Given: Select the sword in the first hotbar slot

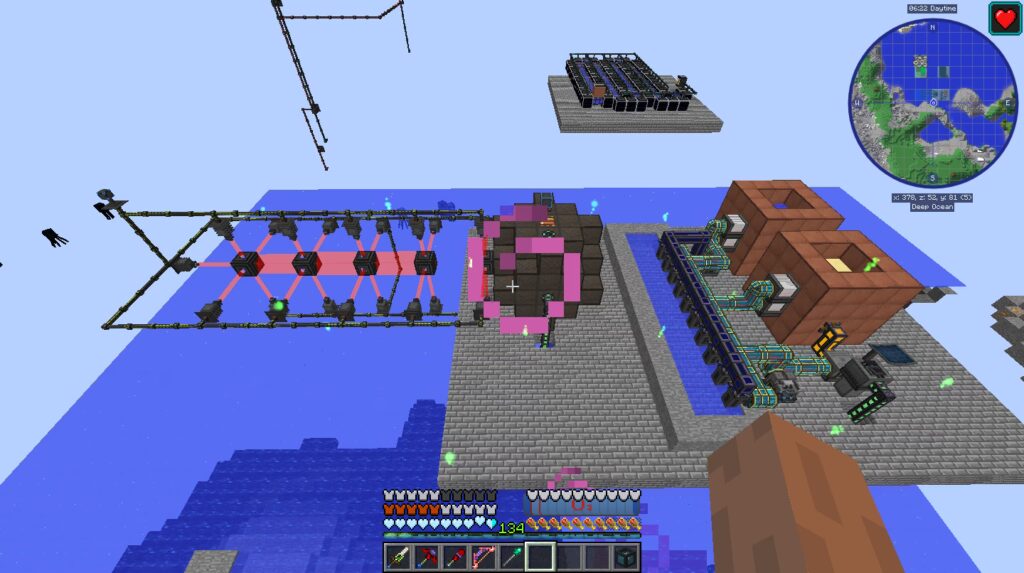Looking at the screenshot, I should pyautogui.click(x=399, y=556).
